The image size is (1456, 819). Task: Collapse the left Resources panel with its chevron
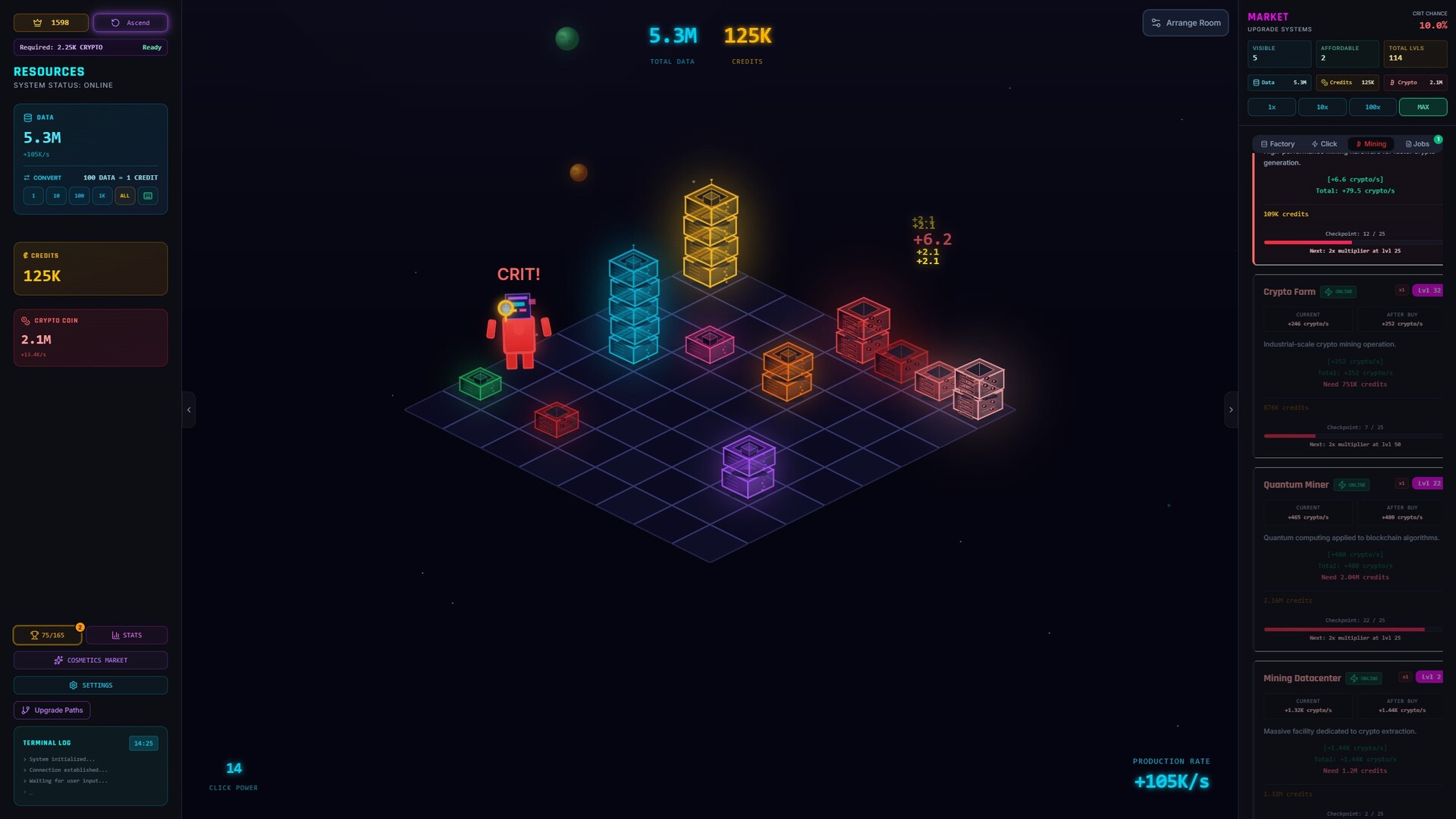click(189, 409)
